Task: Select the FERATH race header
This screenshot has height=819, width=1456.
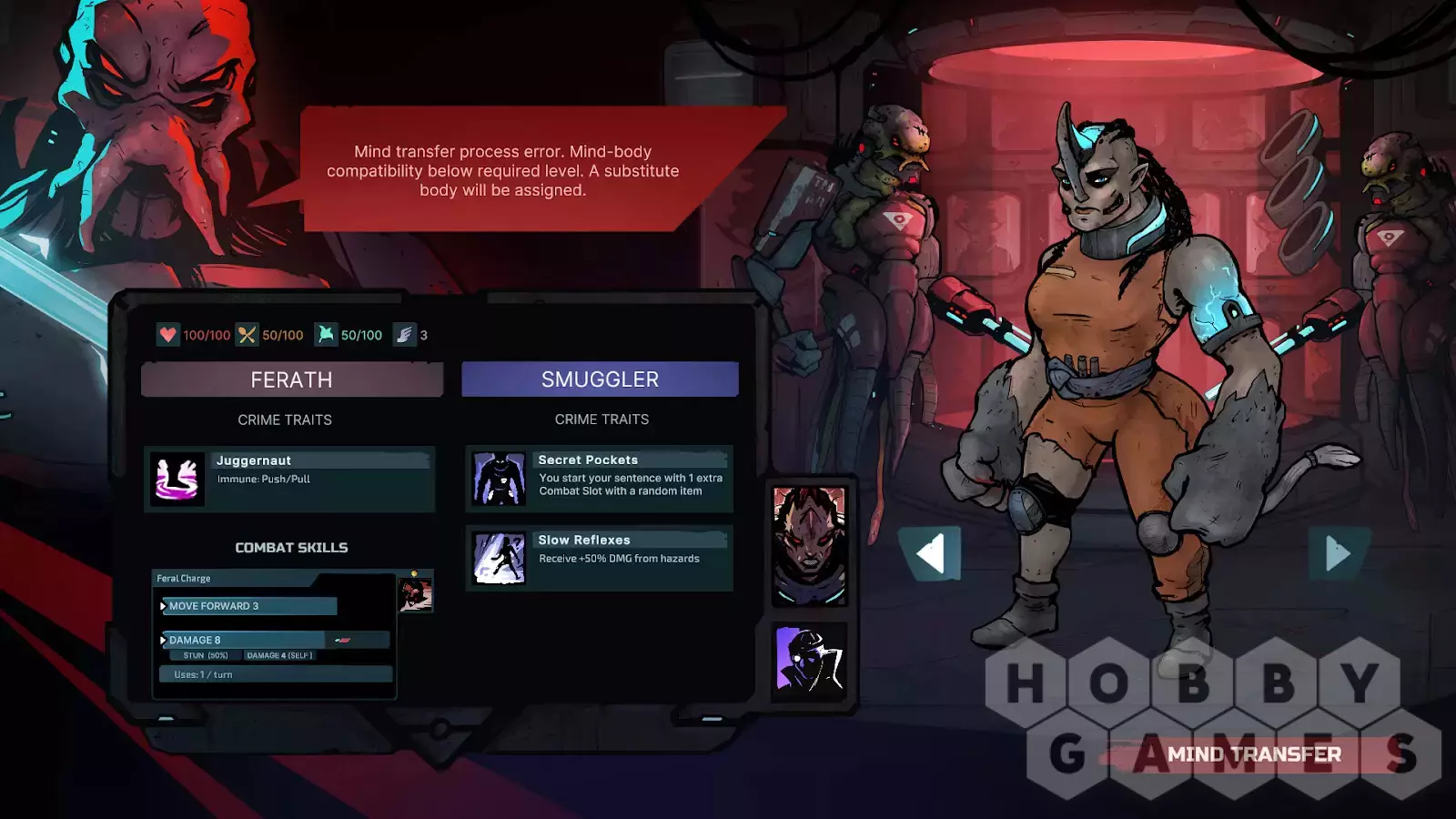Action: click(x=292, y=379)
